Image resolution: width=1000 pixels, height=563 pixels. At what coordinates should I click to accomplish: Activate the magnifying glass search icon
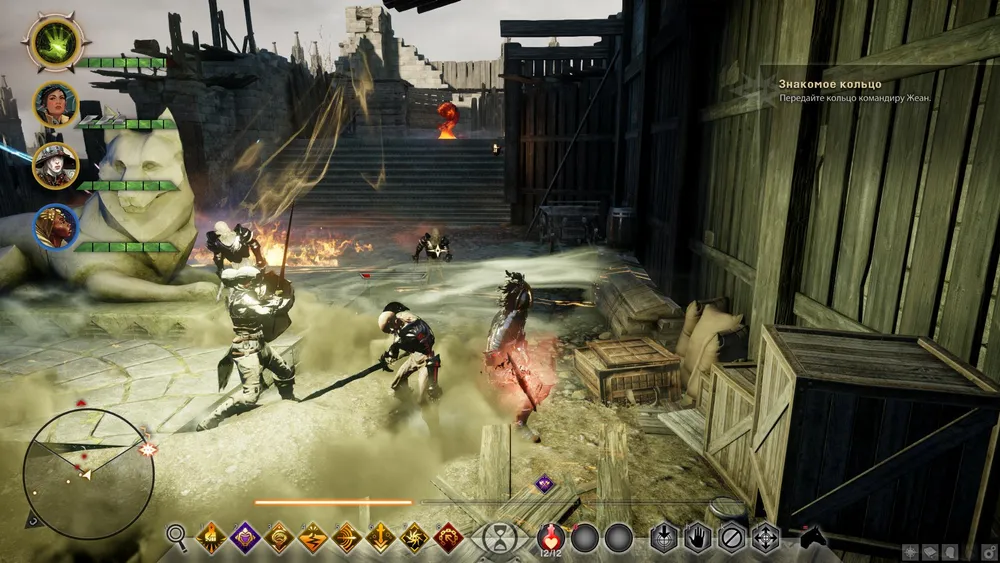tap(177, 537)
